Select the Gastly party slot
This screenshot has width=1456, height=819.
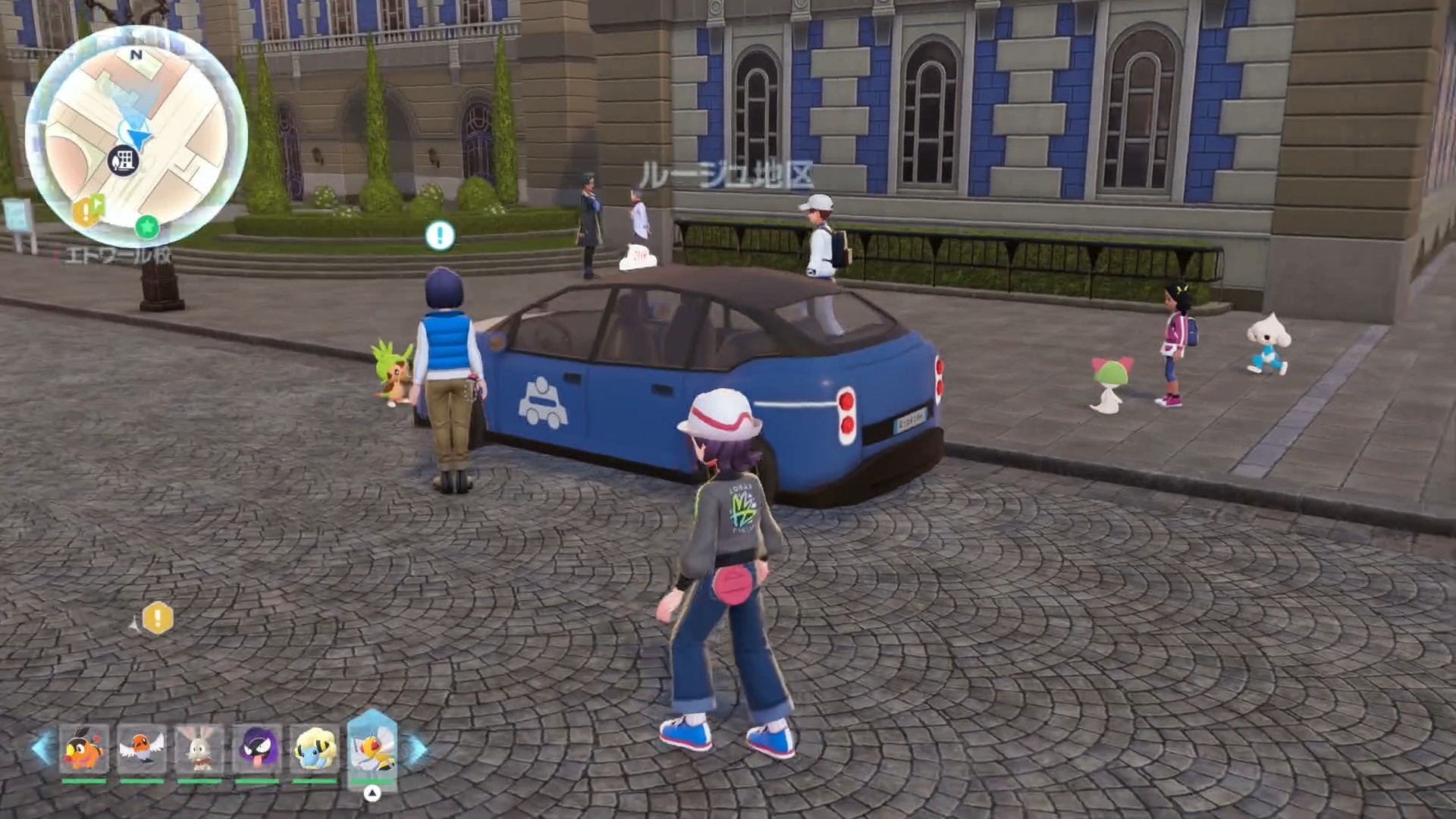tap(257, 748)
